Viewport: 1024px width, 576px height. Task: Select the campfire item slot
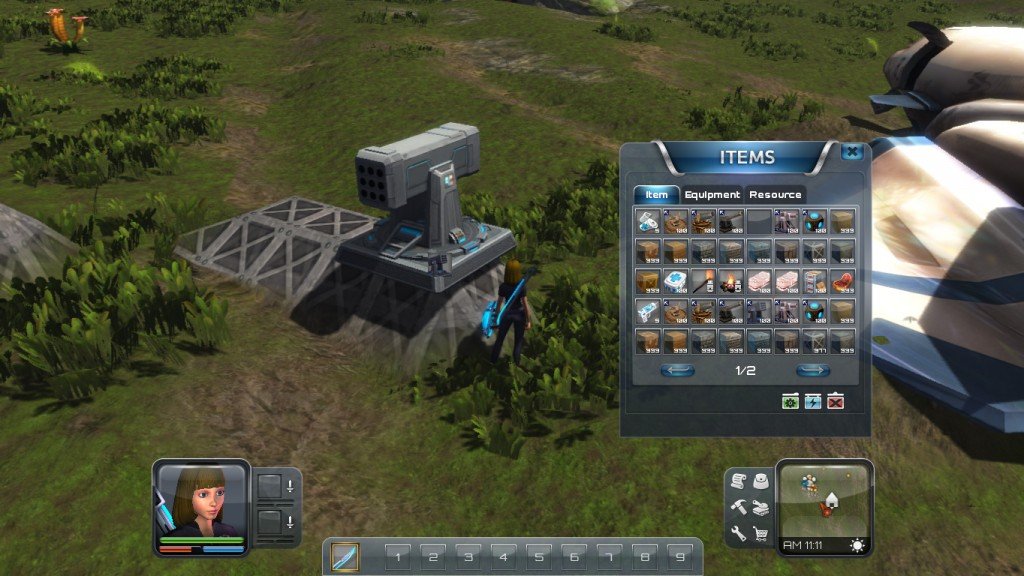tap(731, 282)
